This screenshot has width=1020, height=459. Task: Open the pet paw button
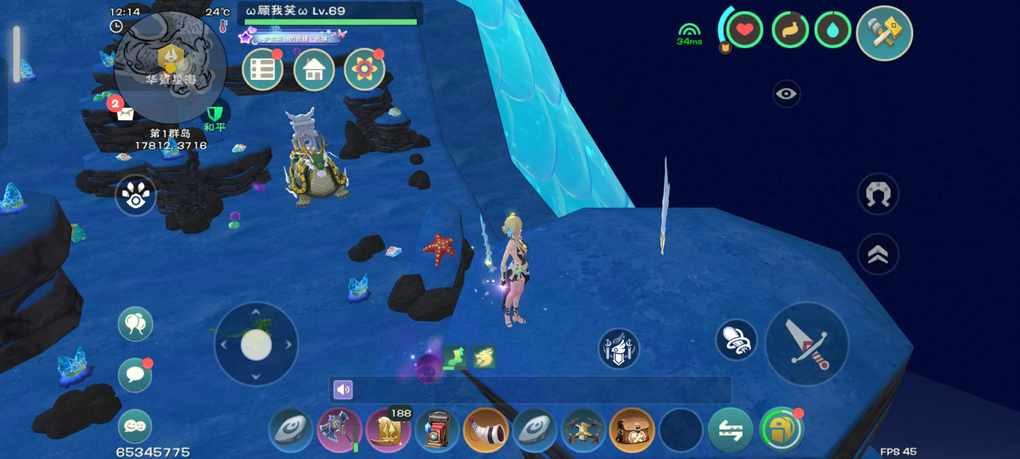point(135,196)
